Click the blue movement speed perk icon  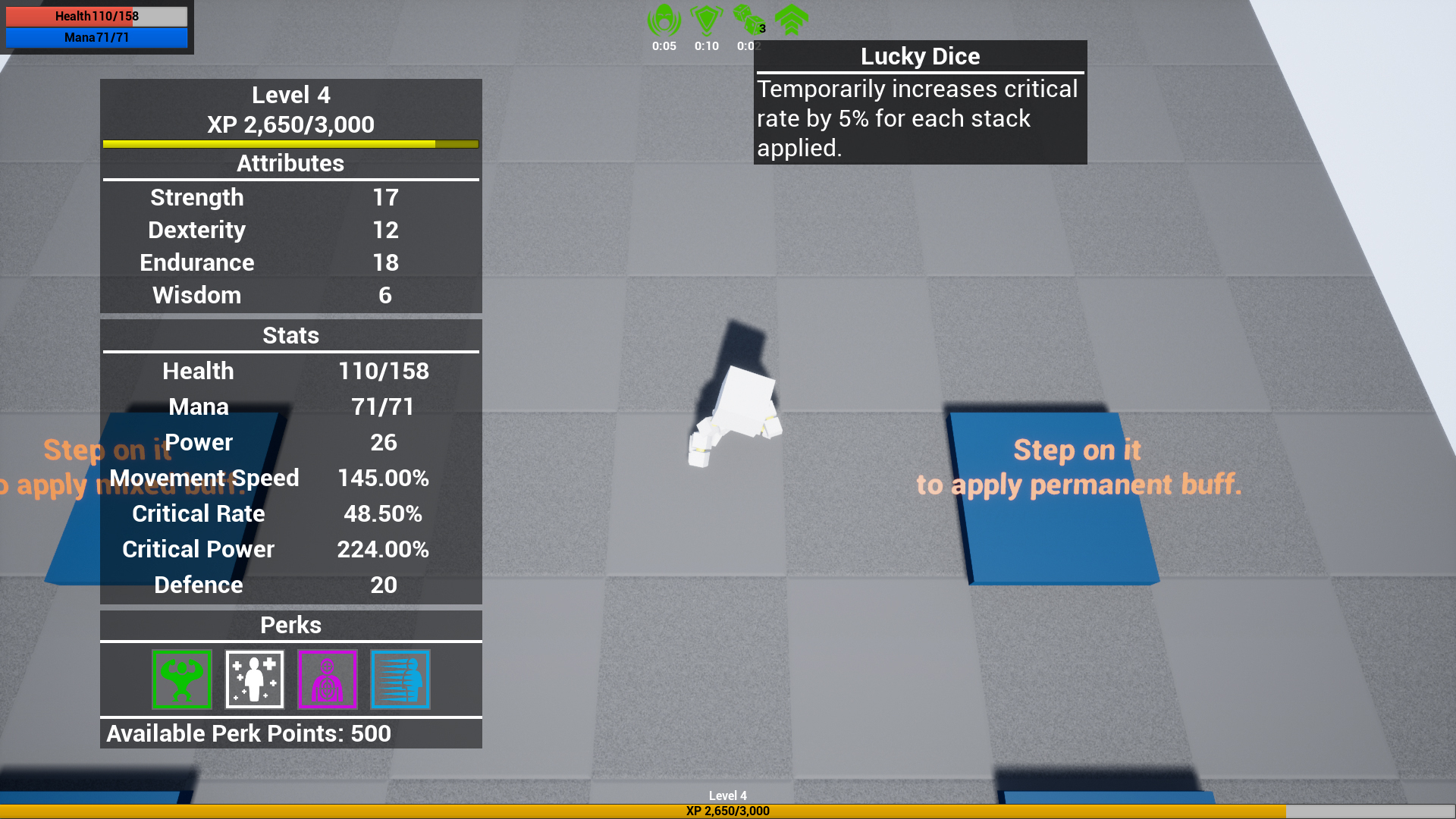(x=400, y=679)
